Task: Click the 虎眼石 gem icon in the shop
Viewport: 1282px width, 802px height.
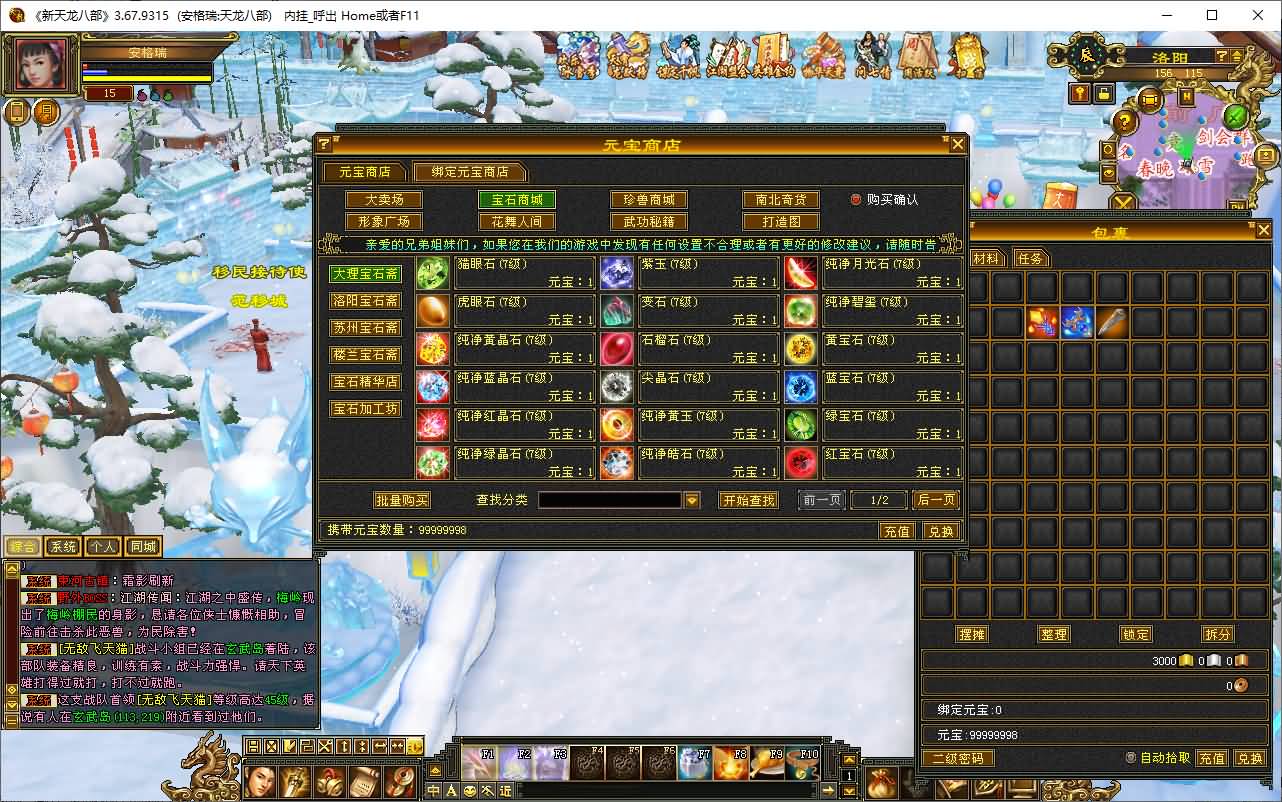Action: click(432, 307)
